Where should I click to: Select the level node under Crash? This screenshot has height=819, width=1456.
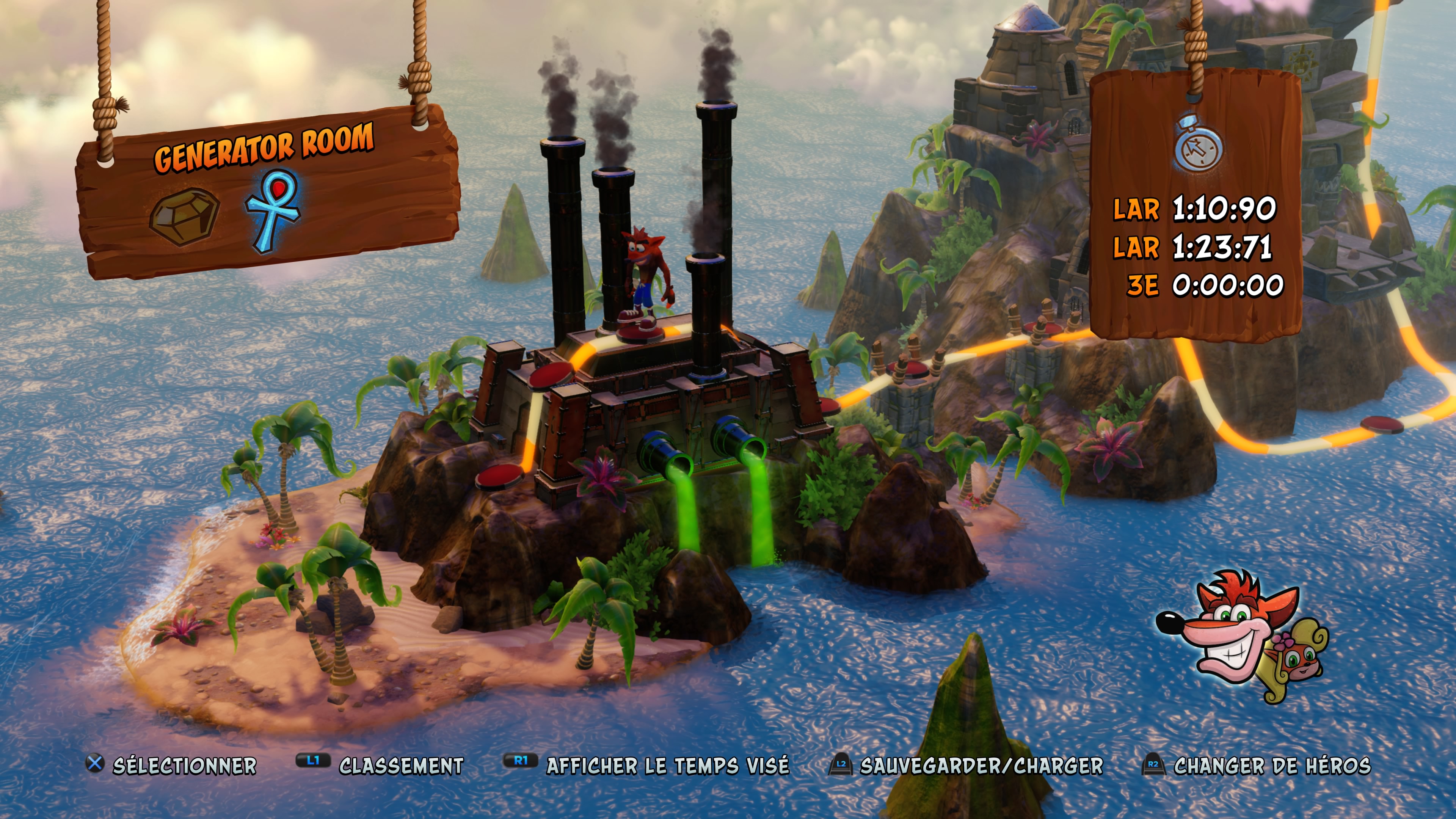[x=639, y=334]
